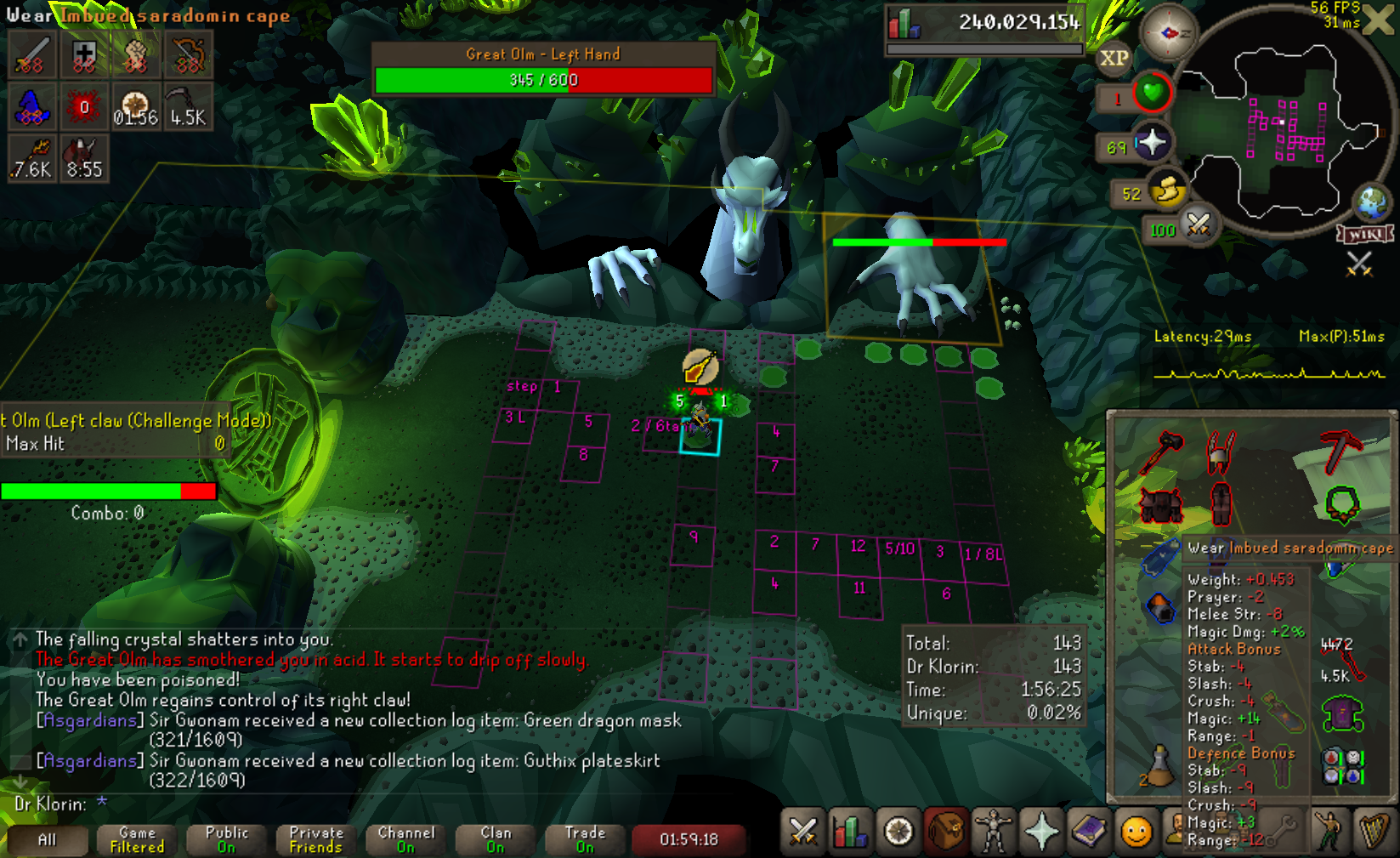Image resolution: width=1400 pixels, height=858 pixels.
Task: Select the All chat filter tab
Action: (47, 839)
